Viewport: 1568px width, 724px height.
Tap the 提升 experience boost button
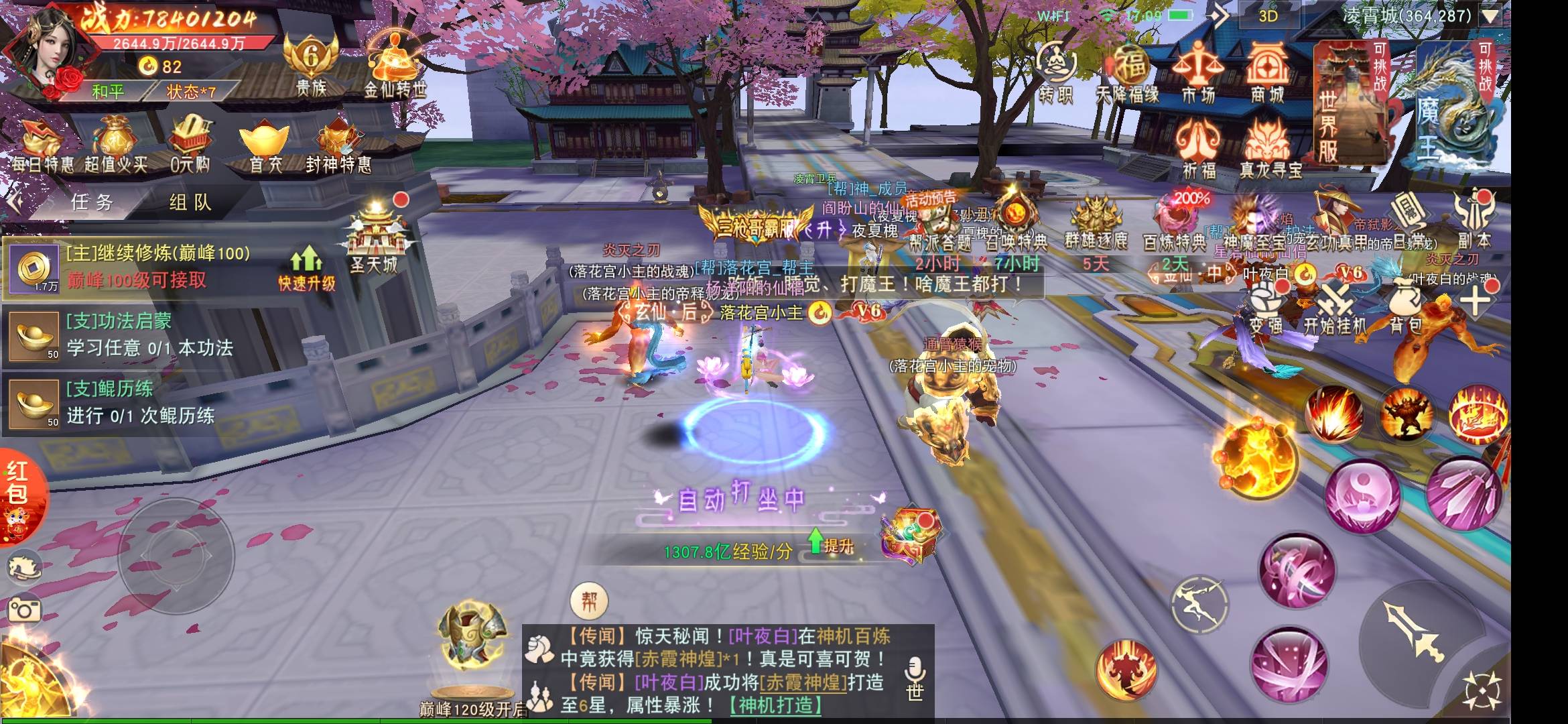pos(831,545)
